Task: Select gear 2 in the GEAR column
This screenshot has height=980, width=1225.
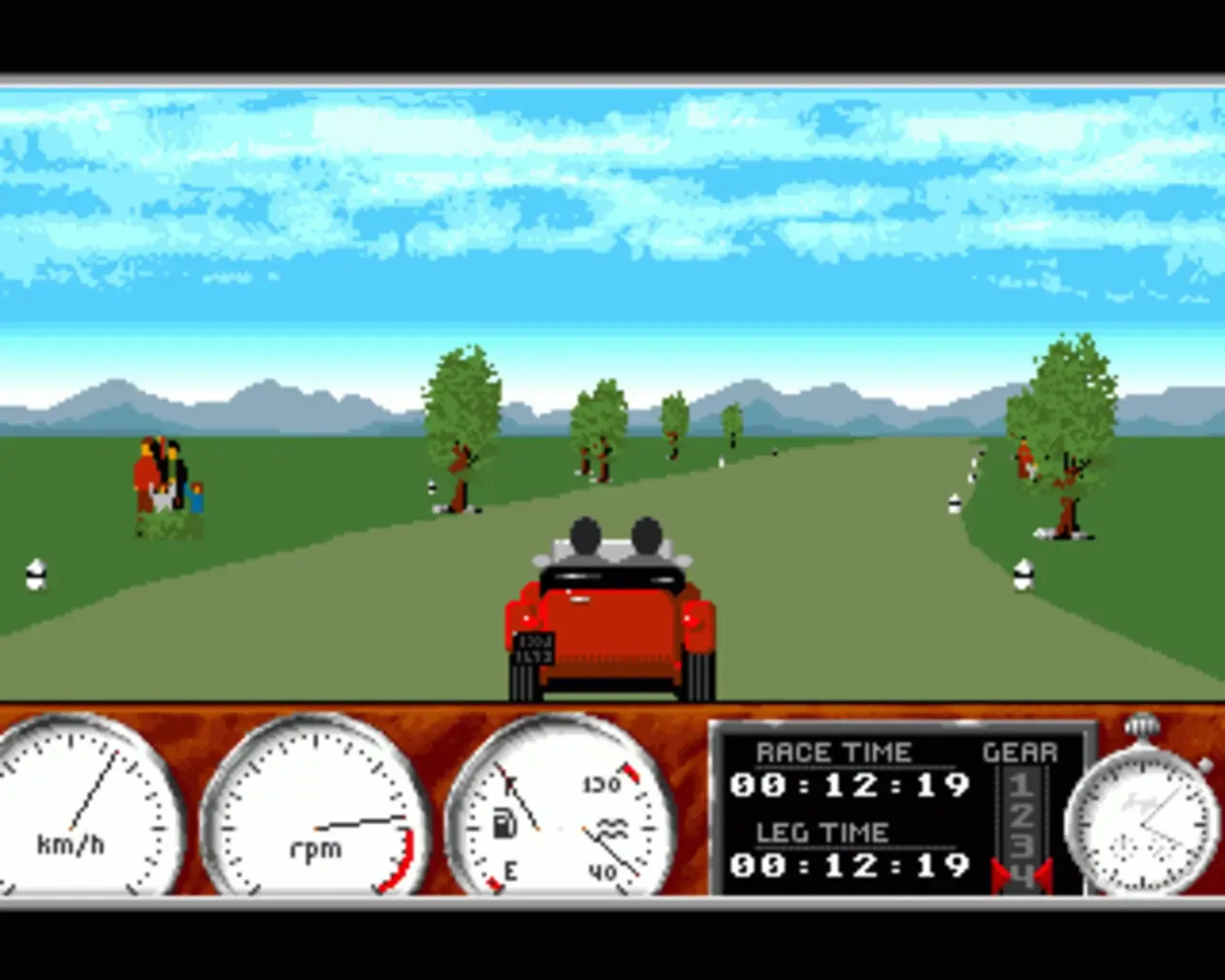Action: pyautogui.click(x=1022, y=815)
